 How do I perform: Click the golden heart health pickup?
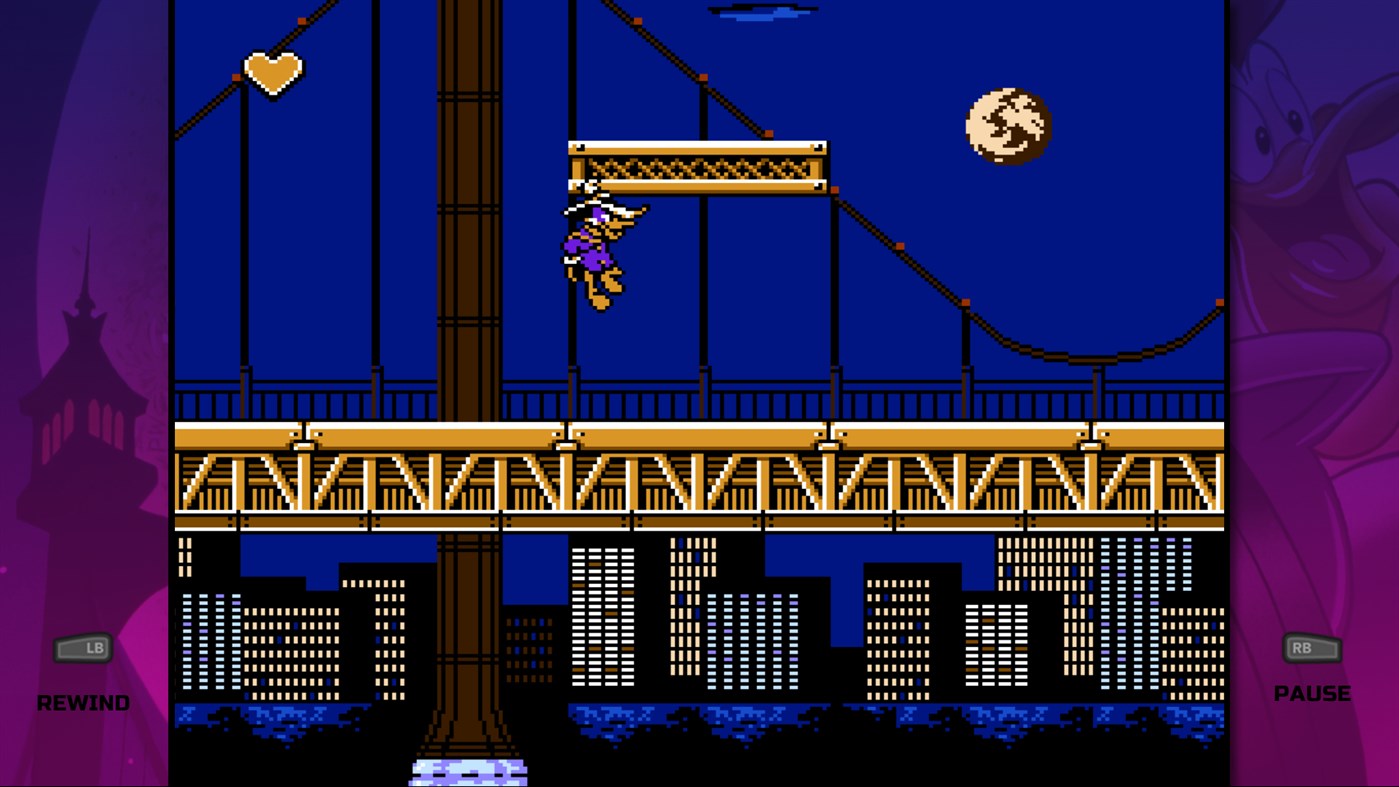point(272,70)
